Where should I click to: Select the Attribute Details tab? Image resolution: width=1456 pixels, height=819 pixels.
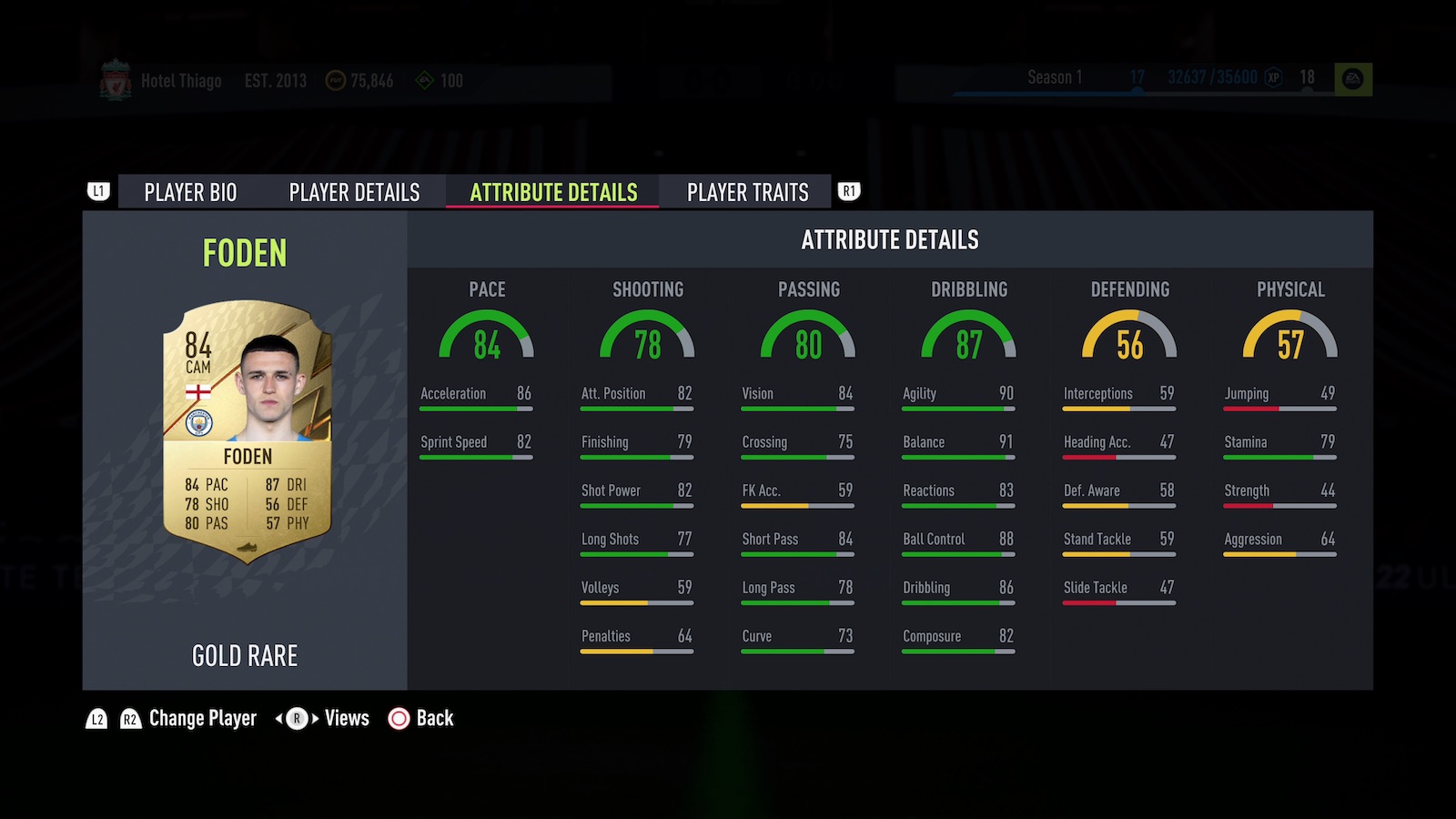[x=553, y=192]
